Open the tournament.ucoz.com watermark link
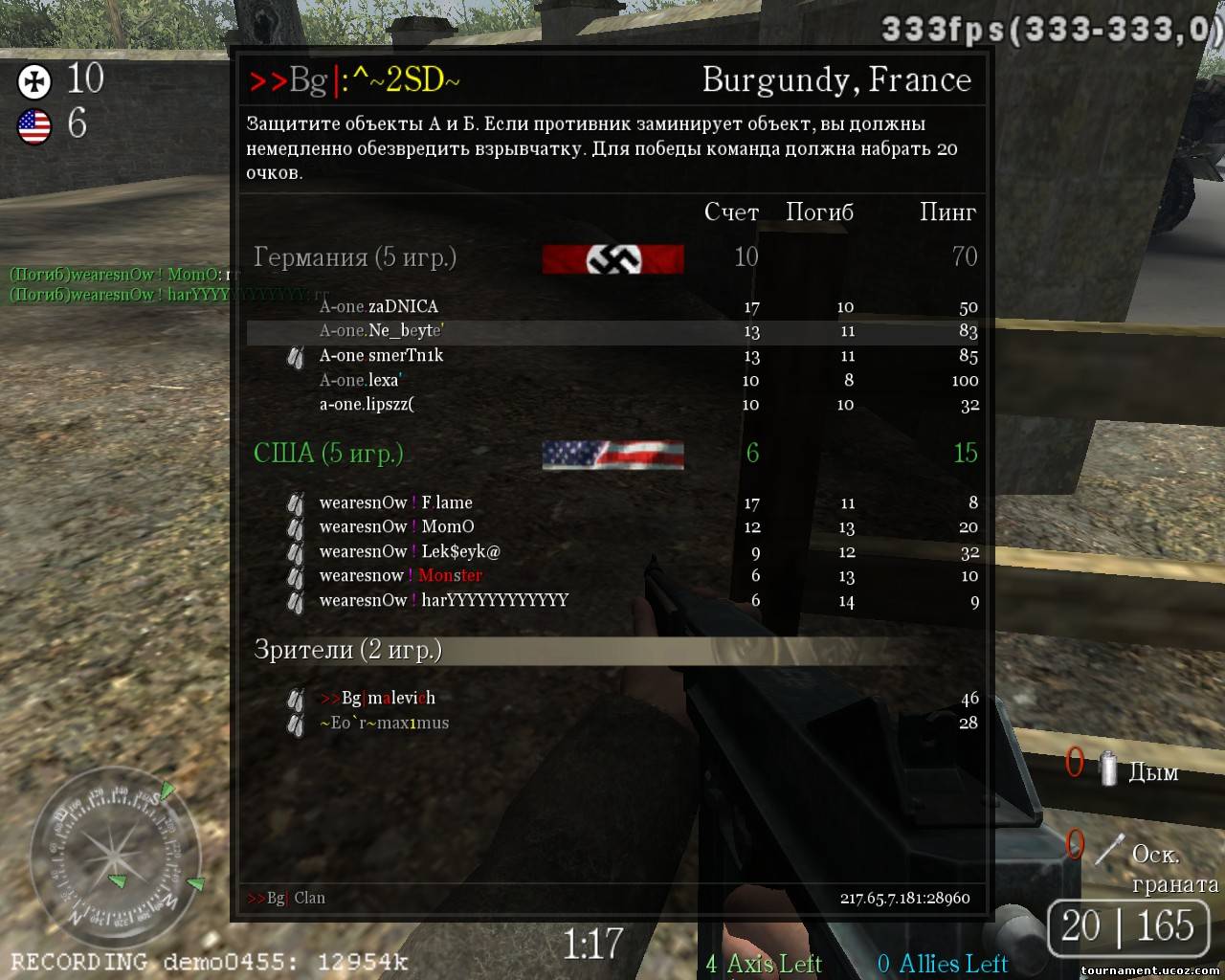This screenshot has width=1225, height=980. tap(1149, 970)
